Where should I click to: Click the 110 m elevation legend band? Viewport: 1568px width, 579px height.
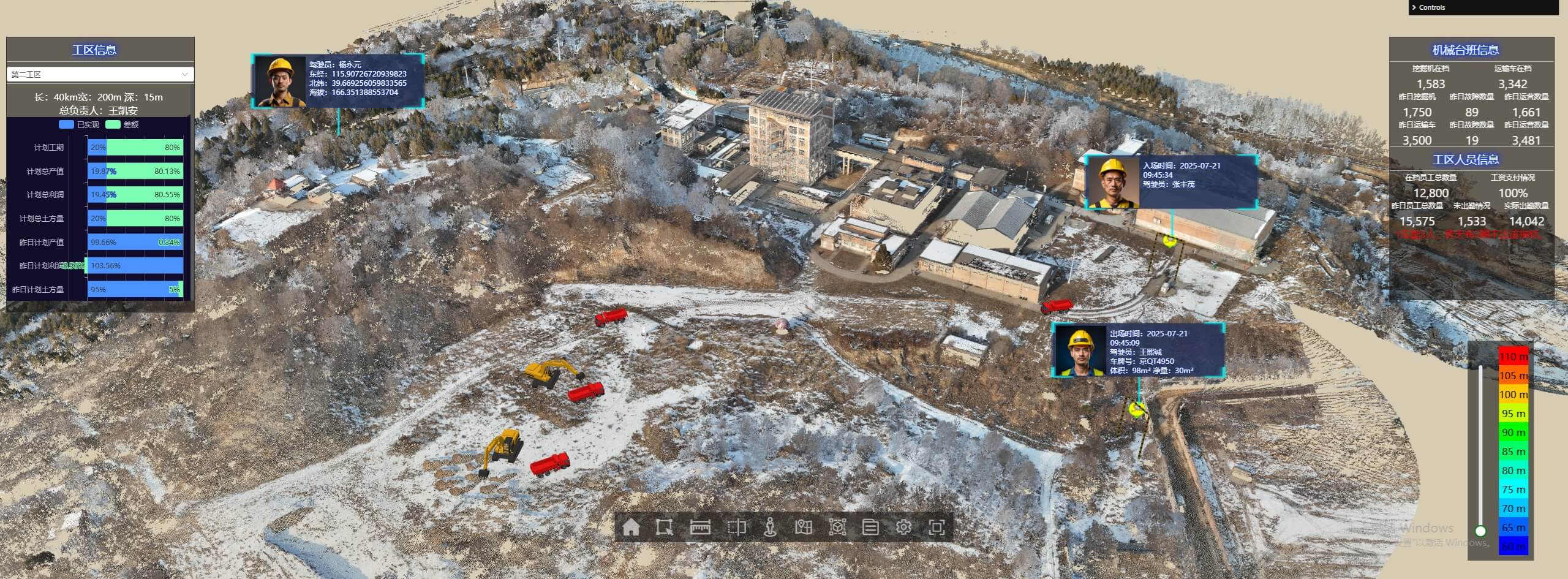1513,357
